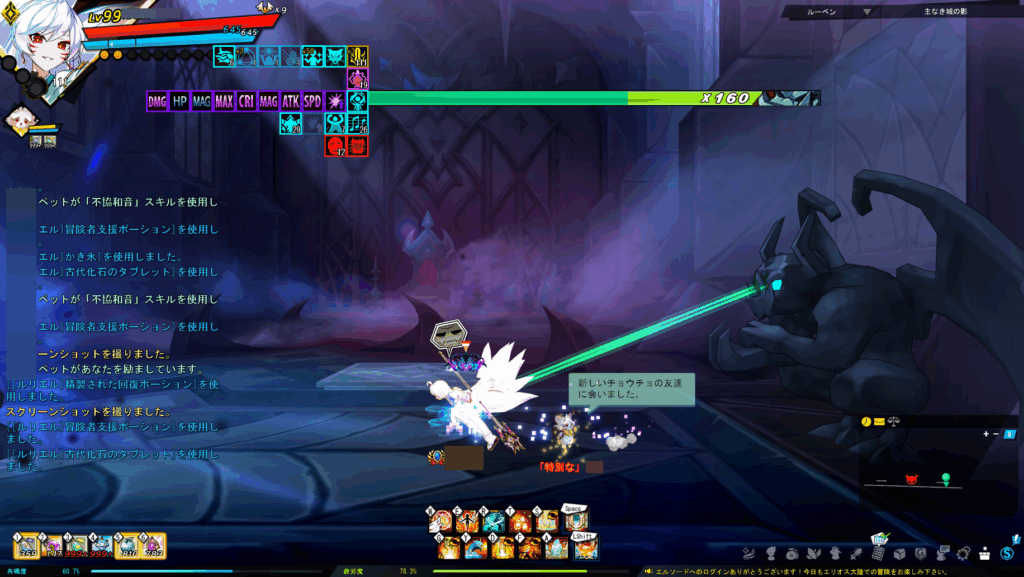
Task: Open the gift box cash shop icon
Action: [x=984, y=553]
